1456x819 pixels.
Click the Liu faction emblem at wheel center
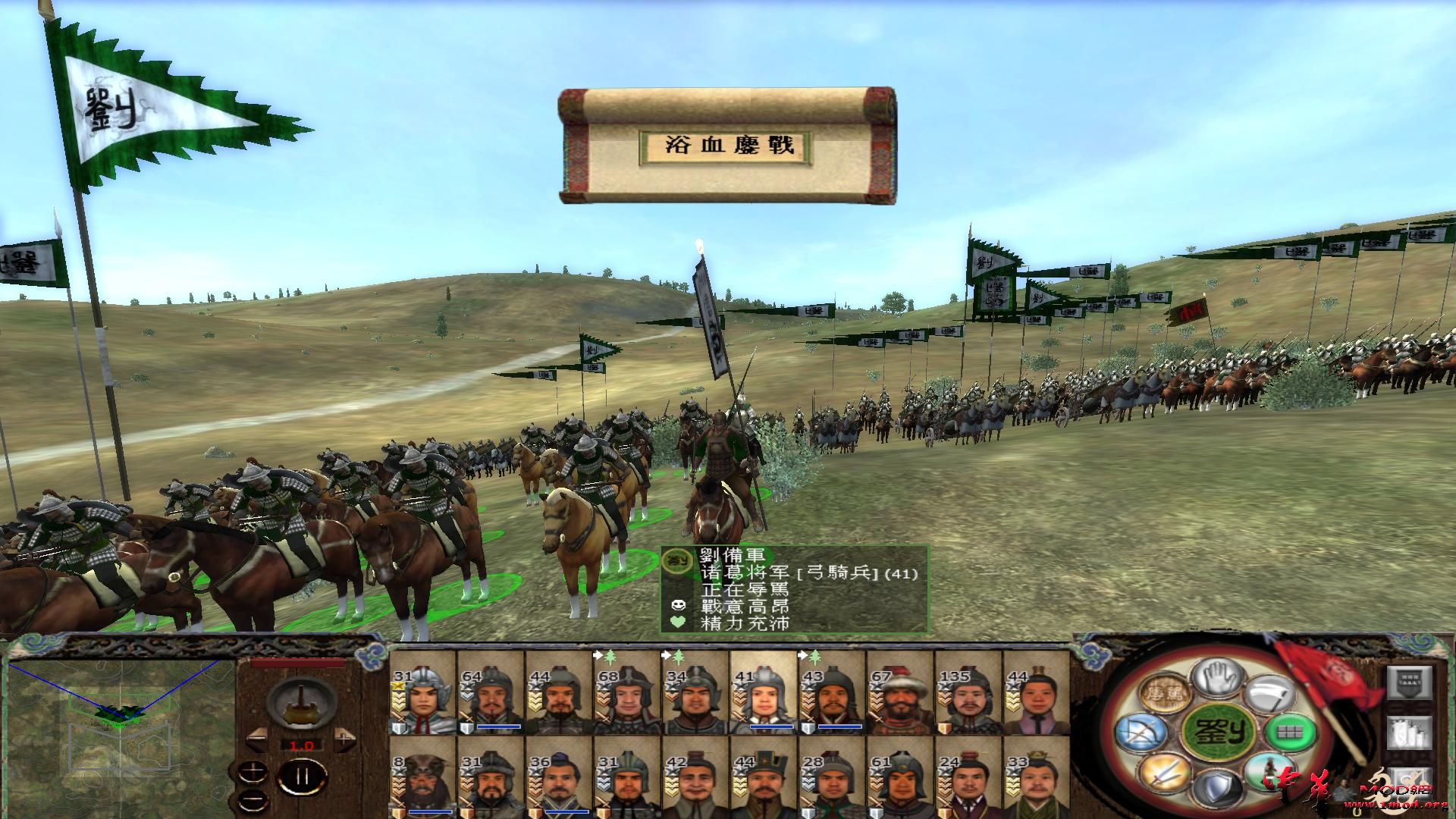[1219, 731]
